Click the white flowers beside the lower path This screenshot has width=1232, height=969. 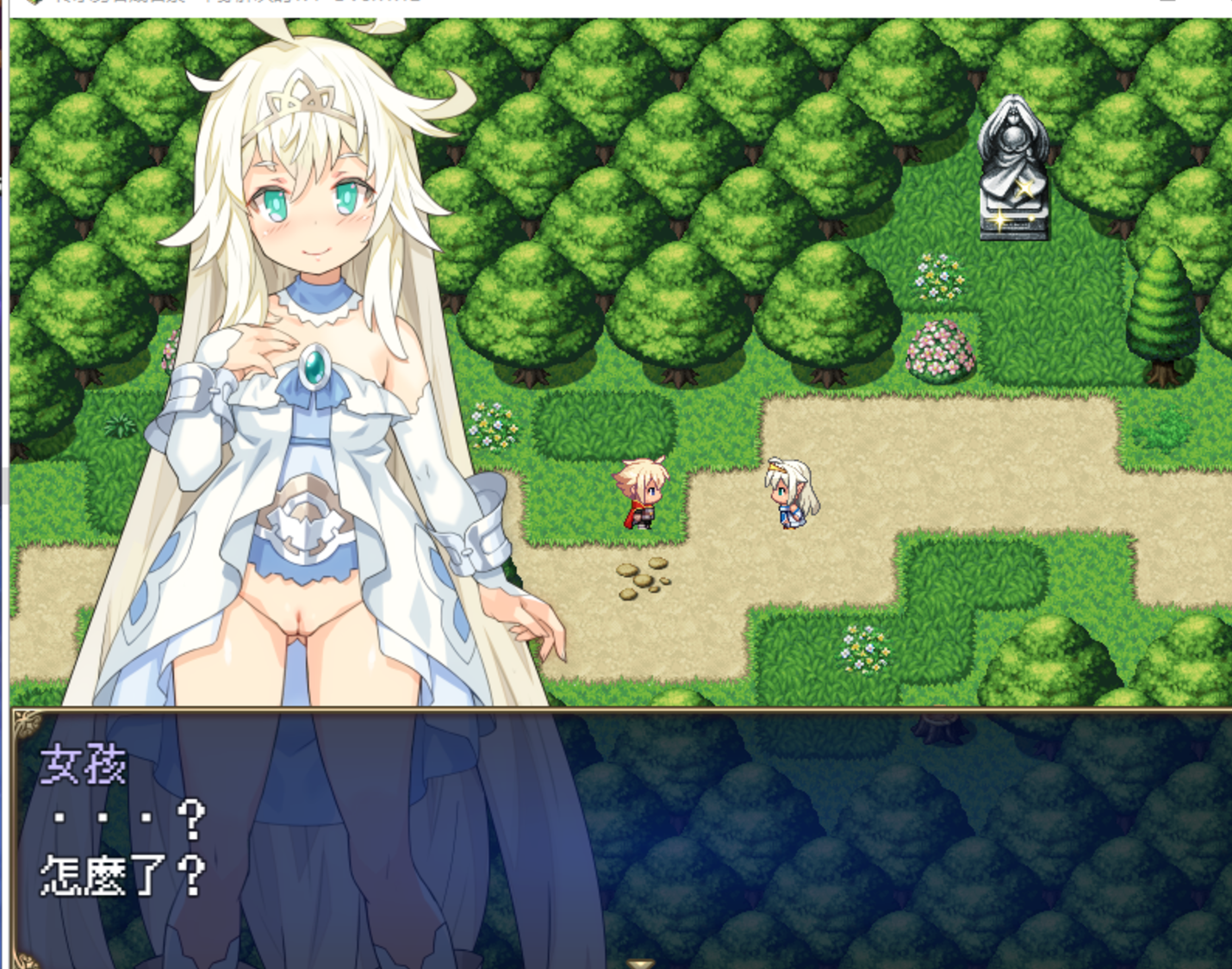click(x=866, y=650)
